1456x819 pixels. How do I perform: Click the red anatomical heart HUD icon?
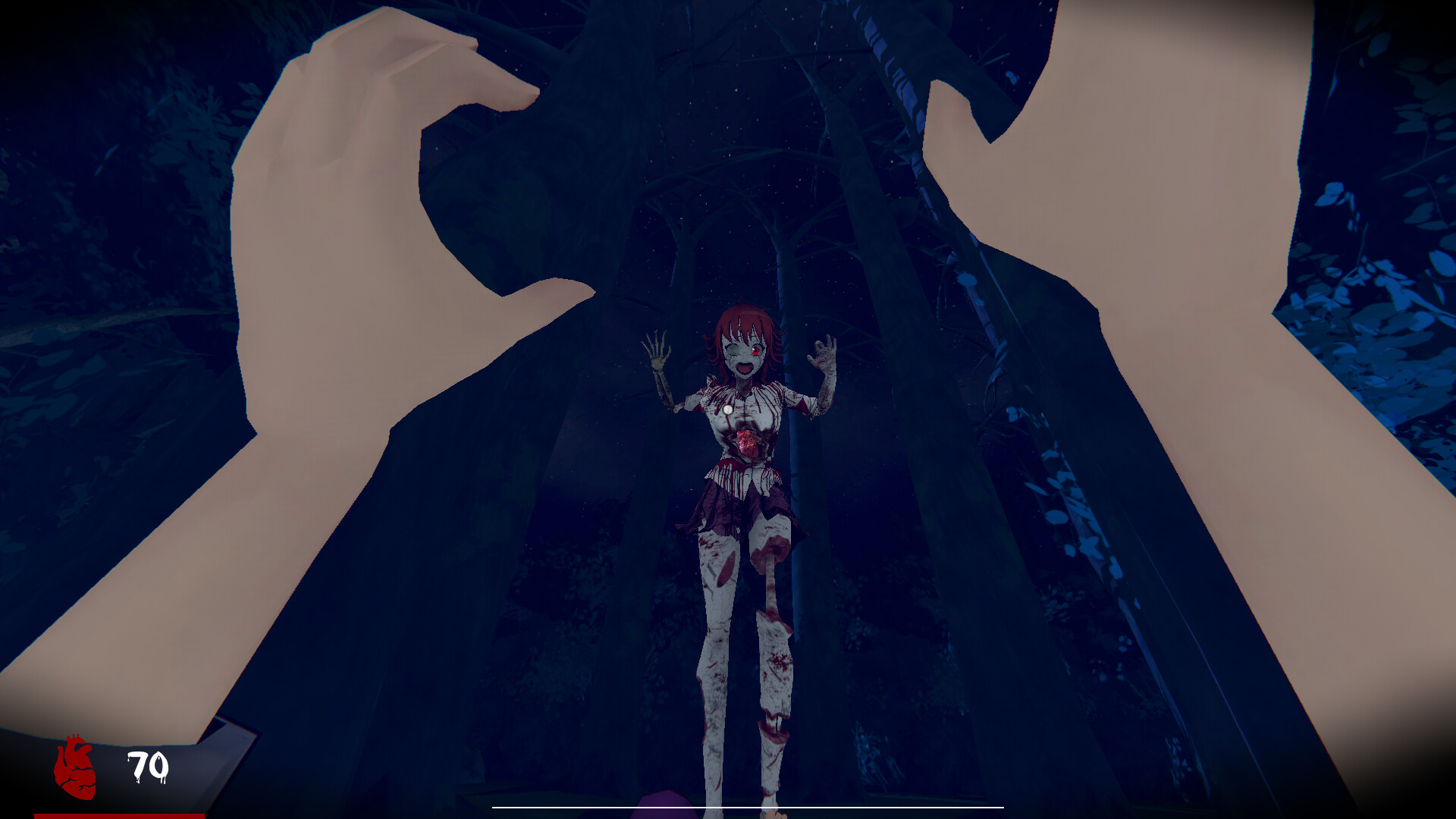[x=76, y=766]
